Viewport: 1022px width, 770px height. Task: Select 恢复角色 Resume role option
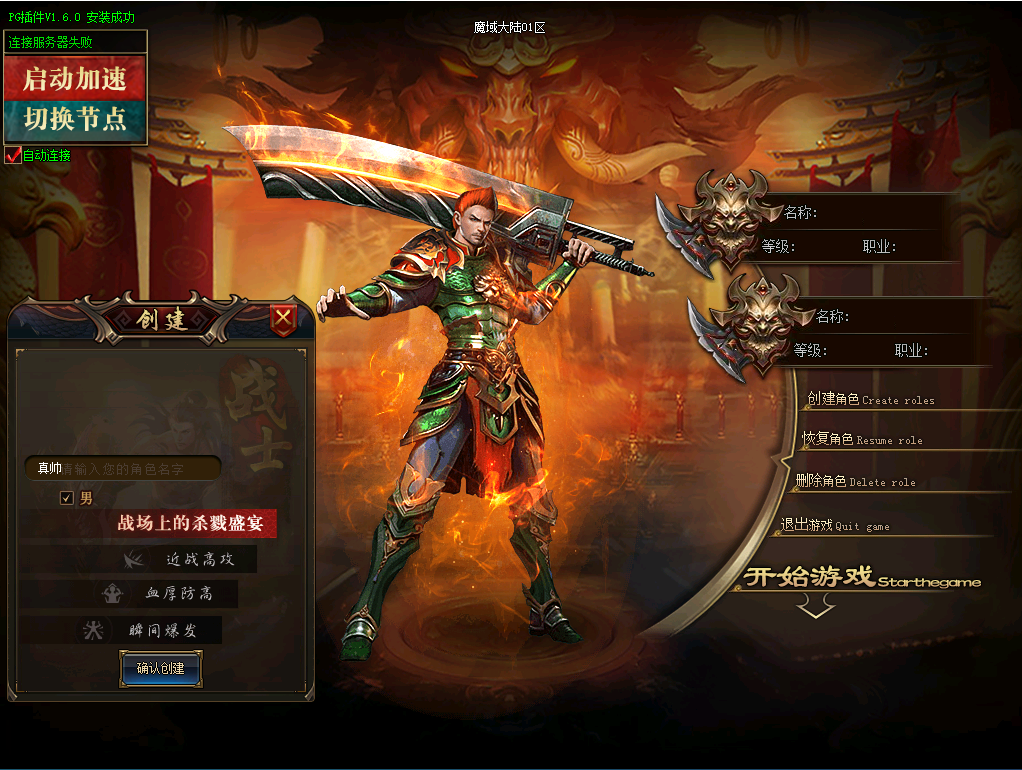click(x=862, y=439)
